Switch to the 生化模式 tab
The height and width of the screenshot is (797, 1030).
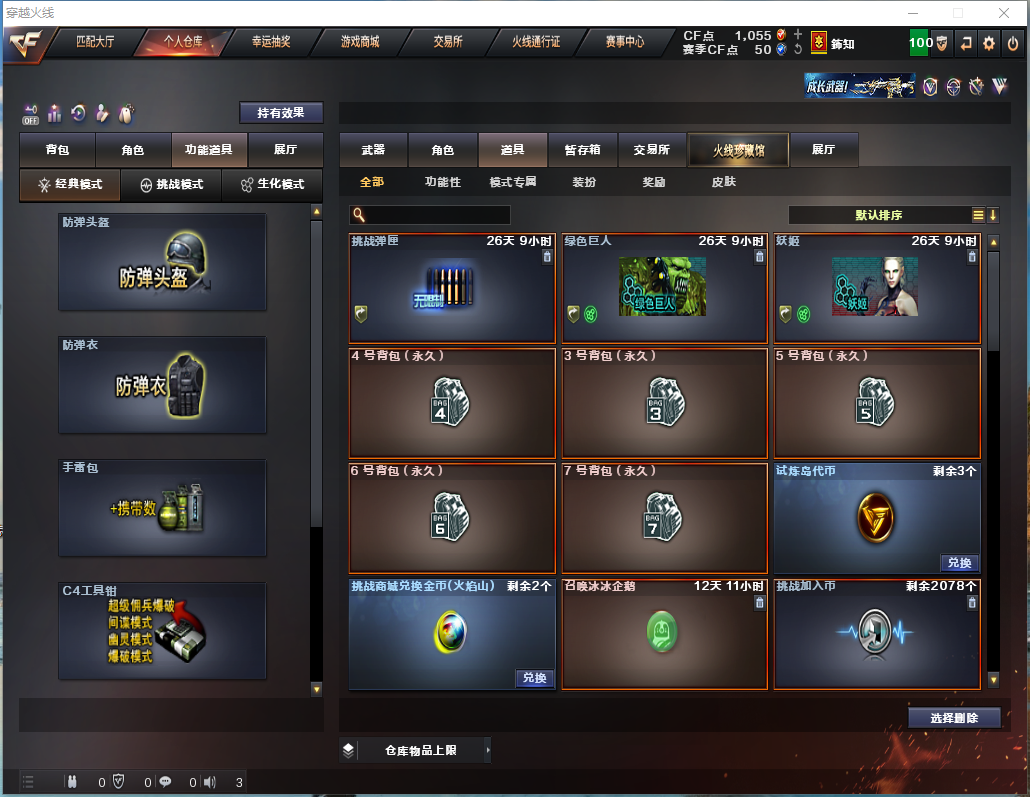(x=272, y=184)
